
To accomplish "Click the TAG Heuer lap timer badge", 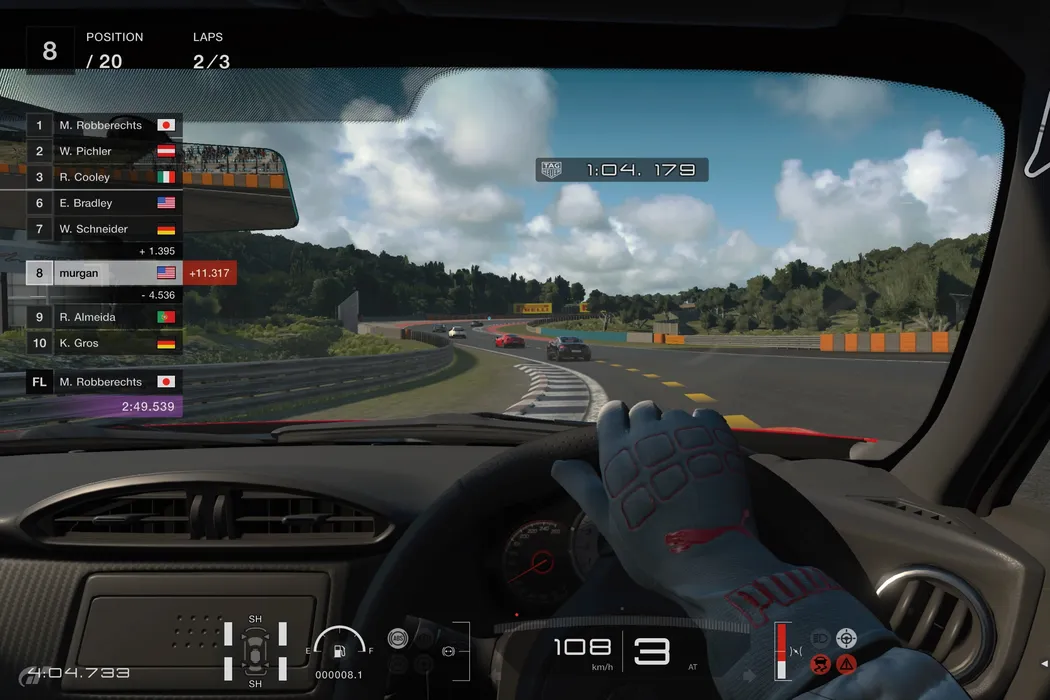I will (552, 170).
